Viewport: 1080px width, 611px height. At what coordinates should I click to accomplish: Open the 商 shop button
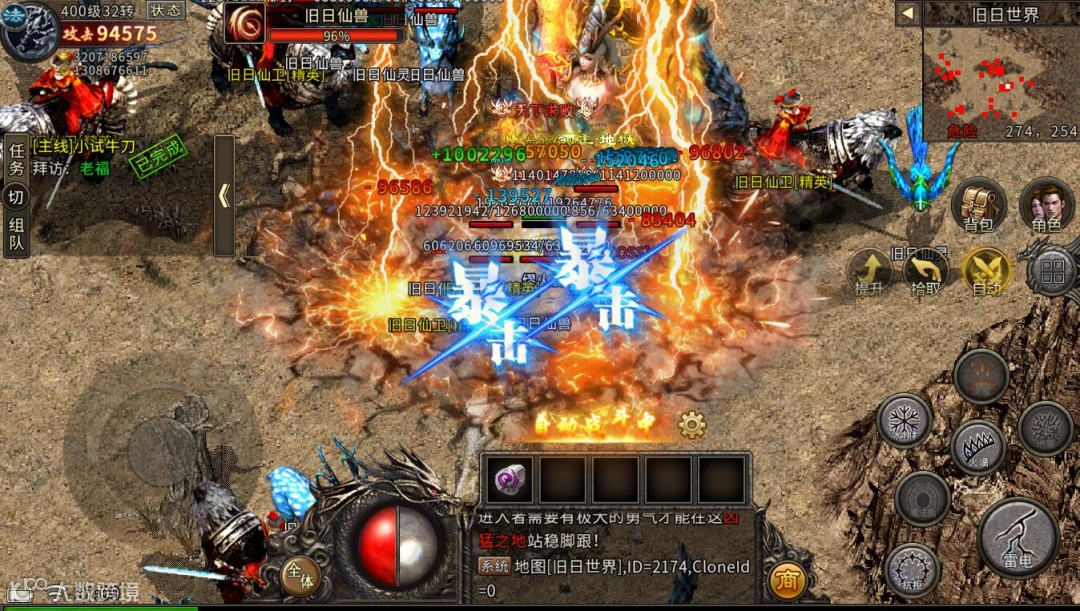pos(788,581)
